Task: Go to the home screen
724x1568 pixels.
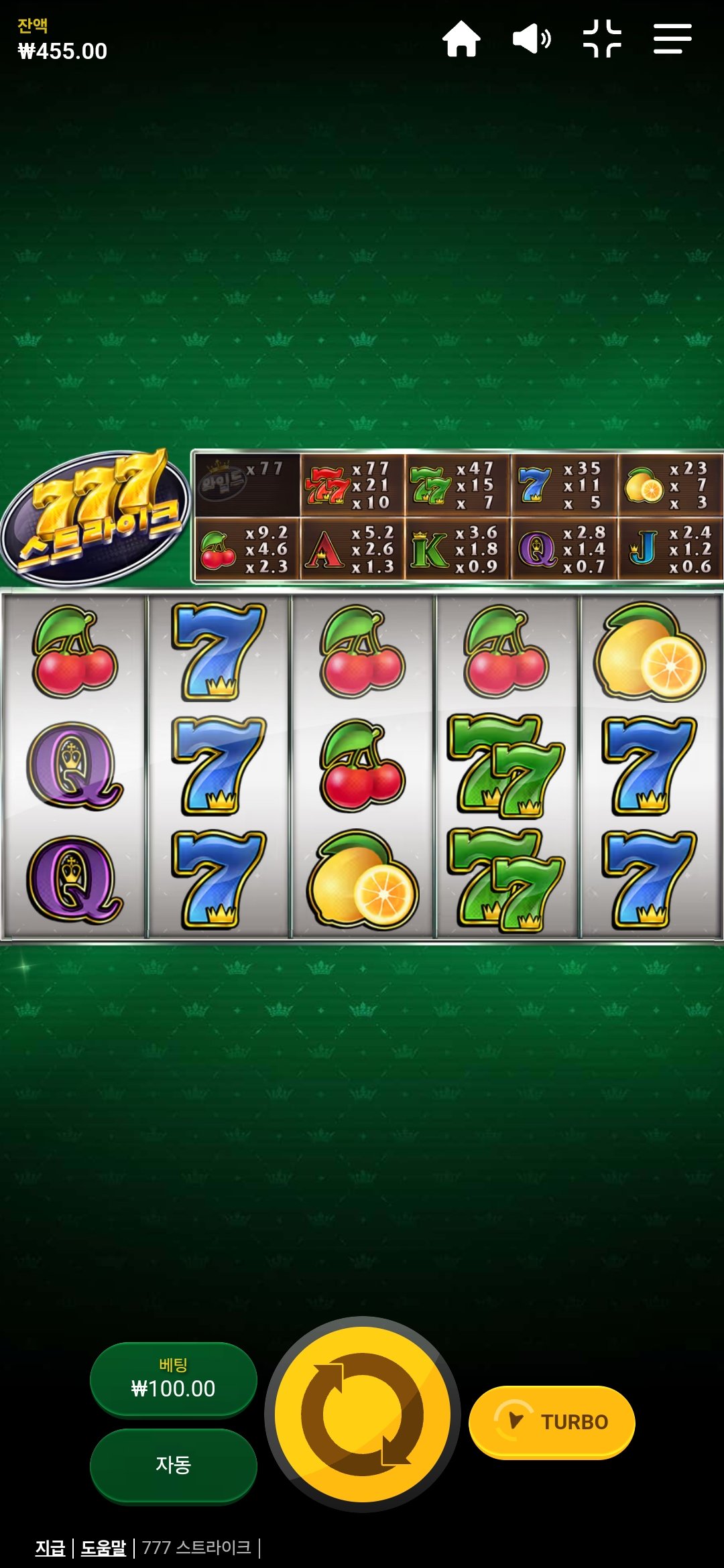Action: pyautogui.click(x=461, y=39)
